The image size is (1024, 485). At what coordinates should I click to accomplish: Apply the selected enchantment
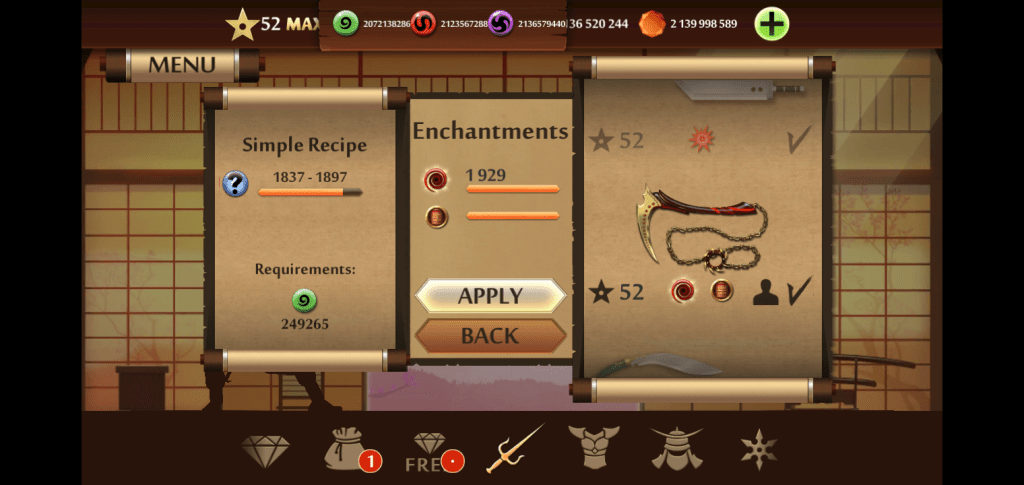490,296
